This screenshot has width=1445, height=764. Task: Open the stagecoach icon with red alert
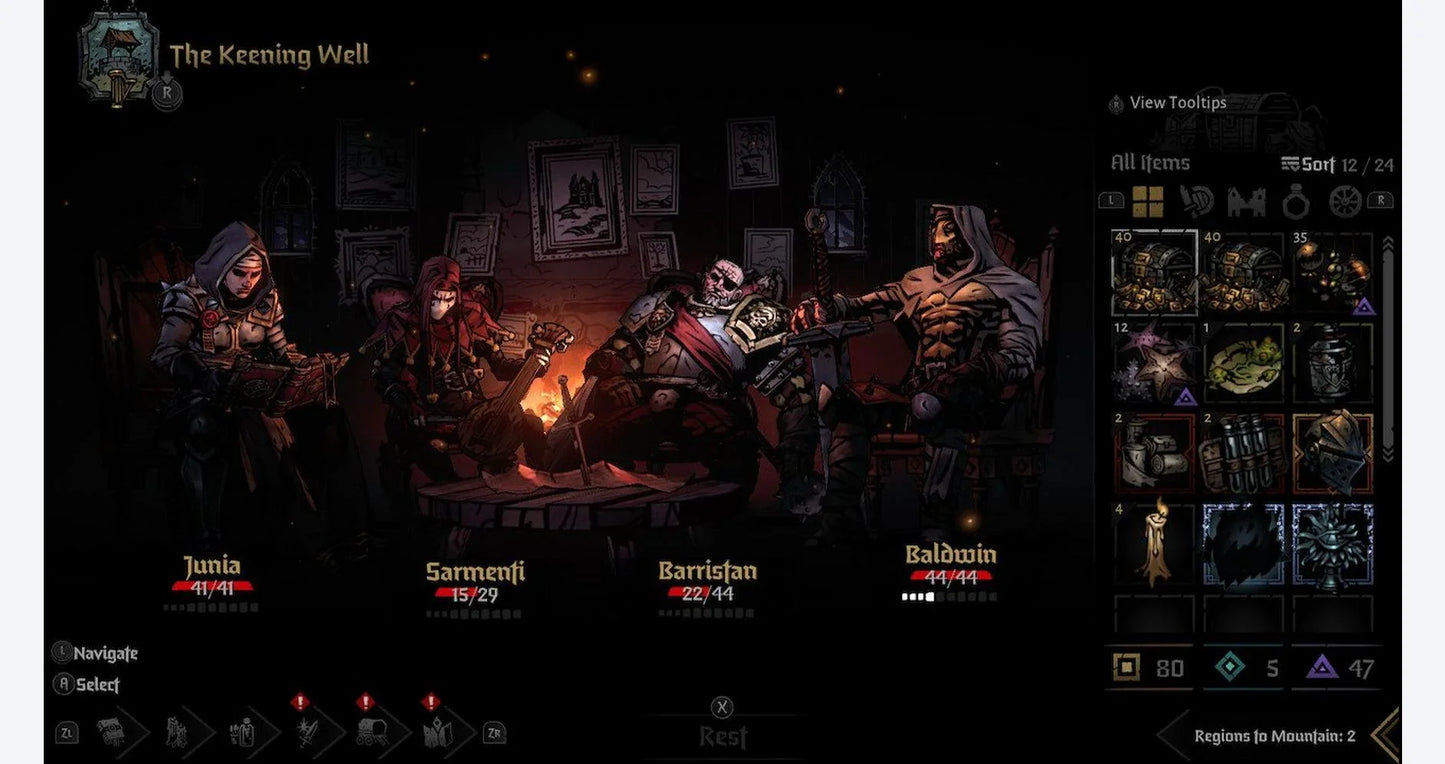point(372,733)
